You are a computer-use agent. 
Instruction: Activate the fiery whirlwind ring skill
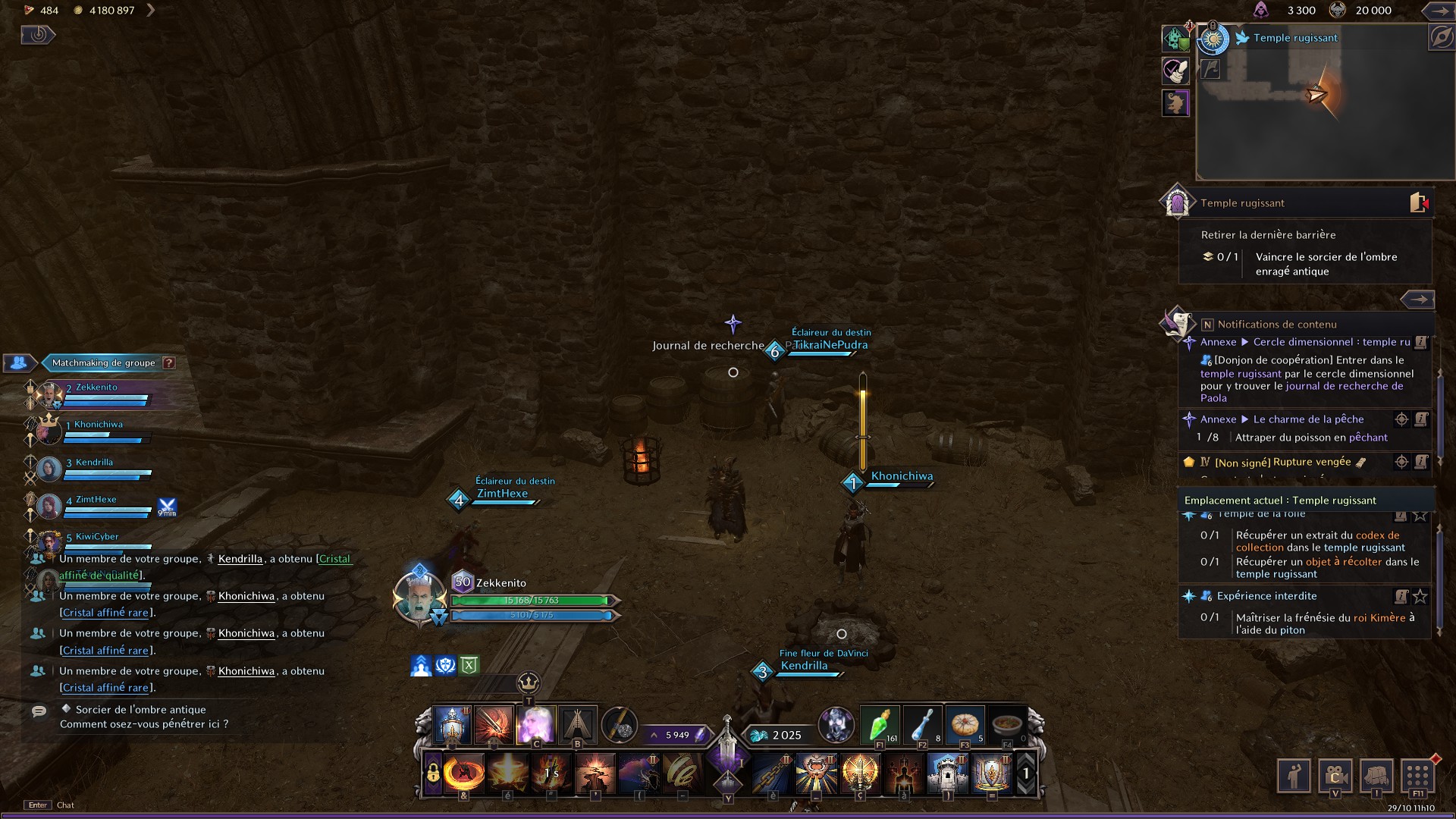(463, 773)
